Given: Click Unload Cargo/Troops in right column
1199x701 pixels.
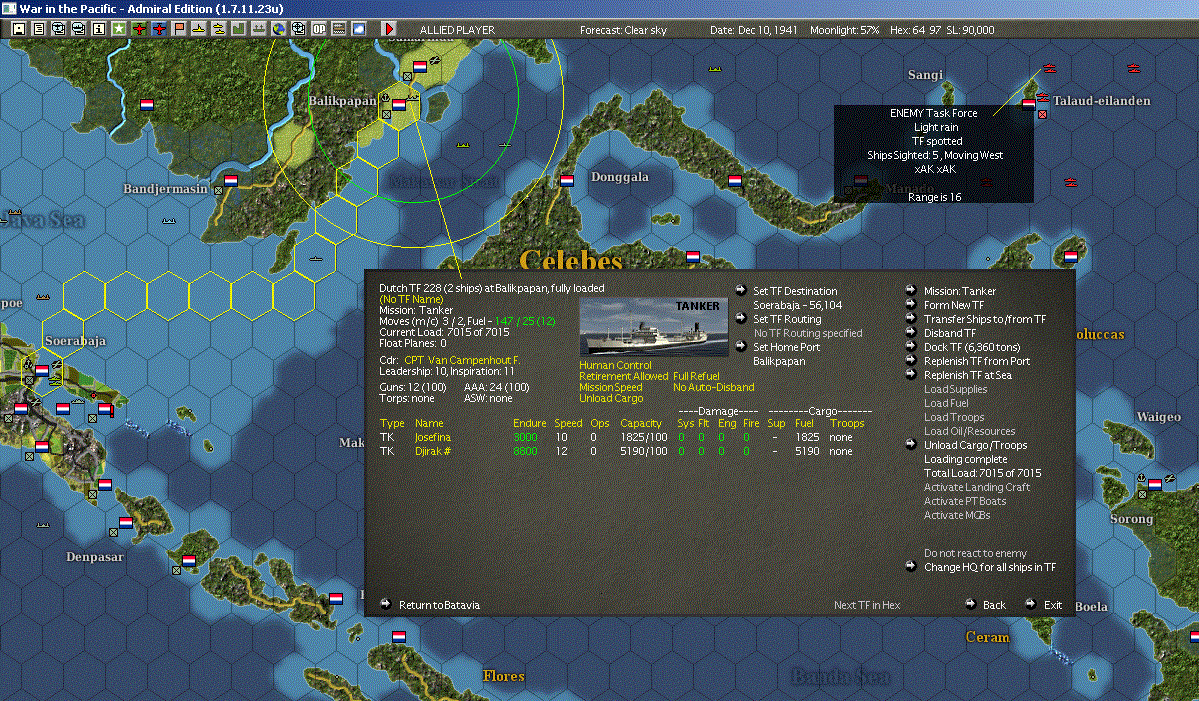Looking at the screenshot, I should pyautogui.click(x=975, y=445).
